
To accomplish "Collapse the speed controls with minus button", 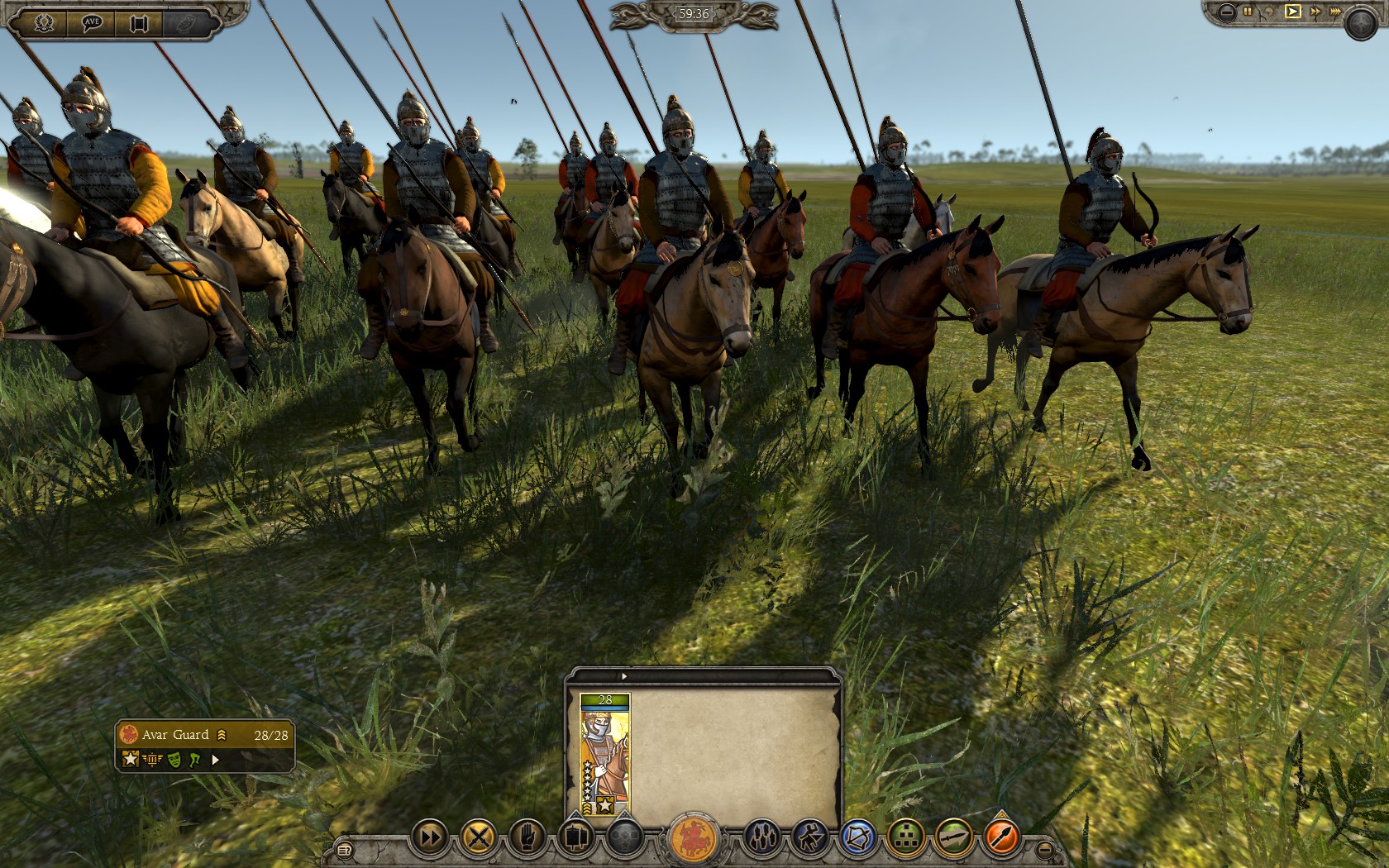I will pyautogui.click(x=1227, y=12).
